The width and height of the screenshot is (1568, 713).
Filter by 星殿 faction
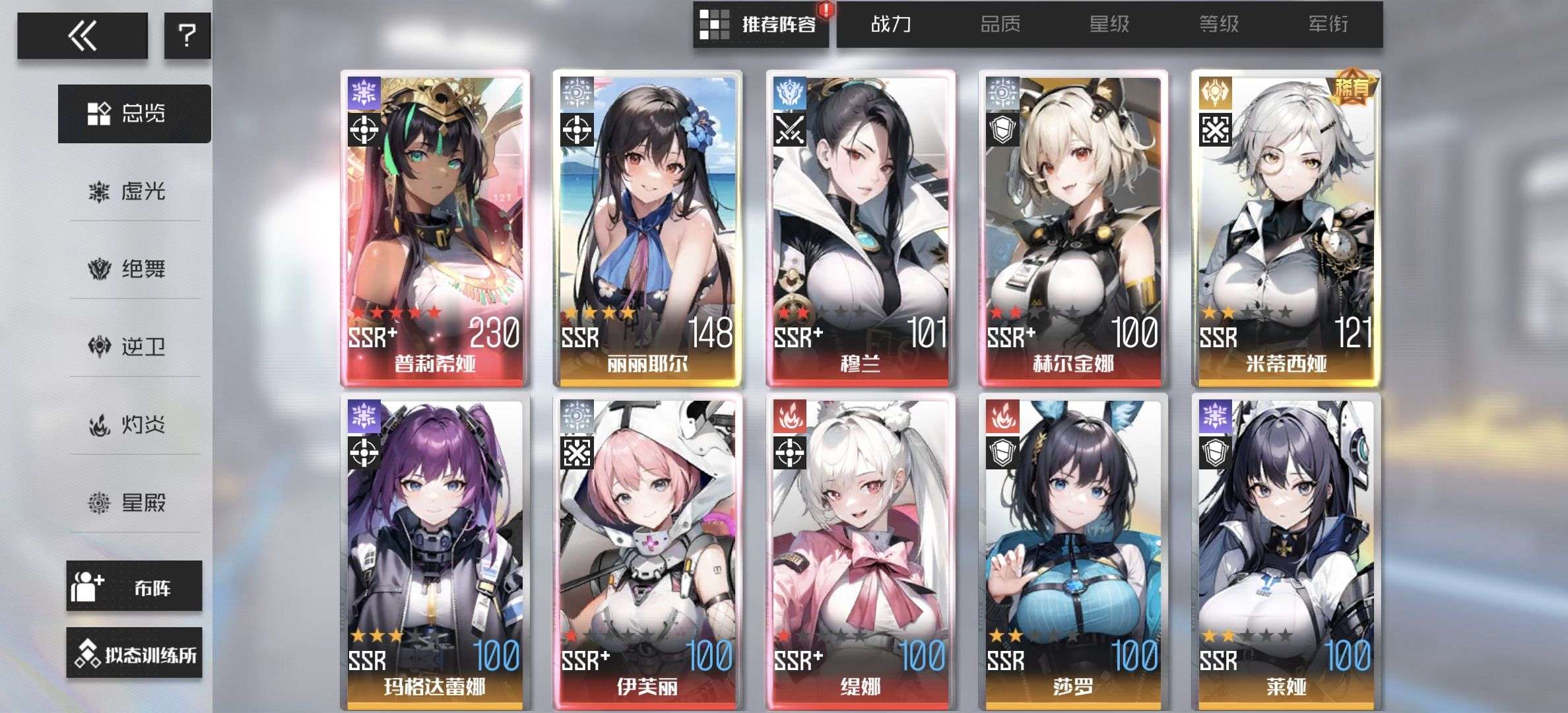click(x=135, y=503)
